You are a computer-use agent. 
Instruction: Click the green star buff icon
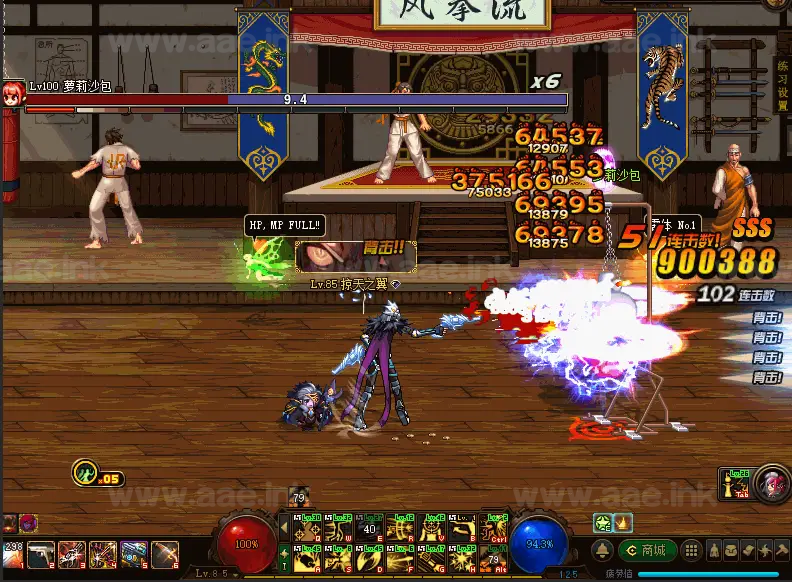tap(605, 522)
